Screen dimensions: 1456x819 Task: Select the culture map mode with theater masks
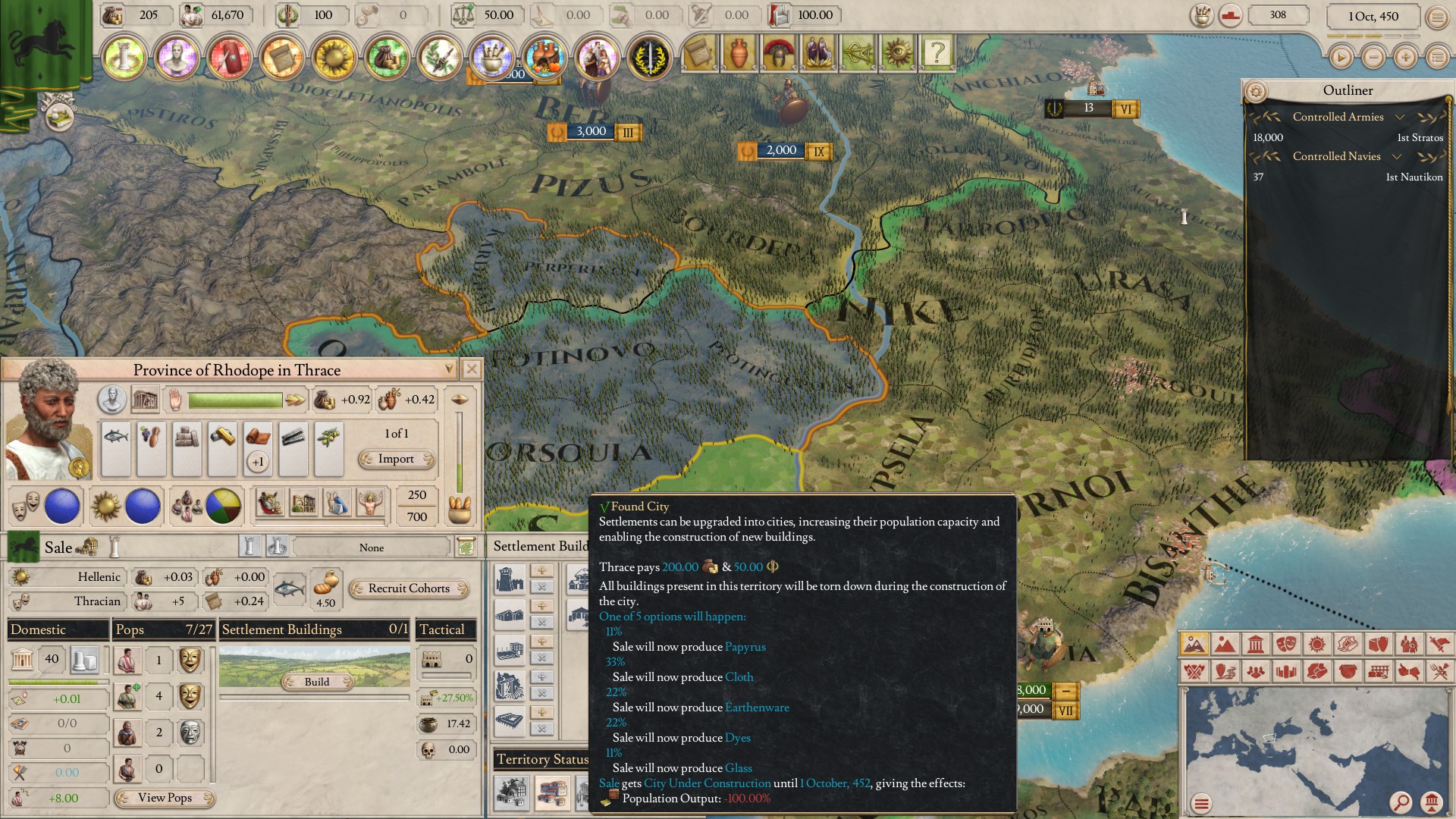pyautogui.click(x=1287, y=645)
